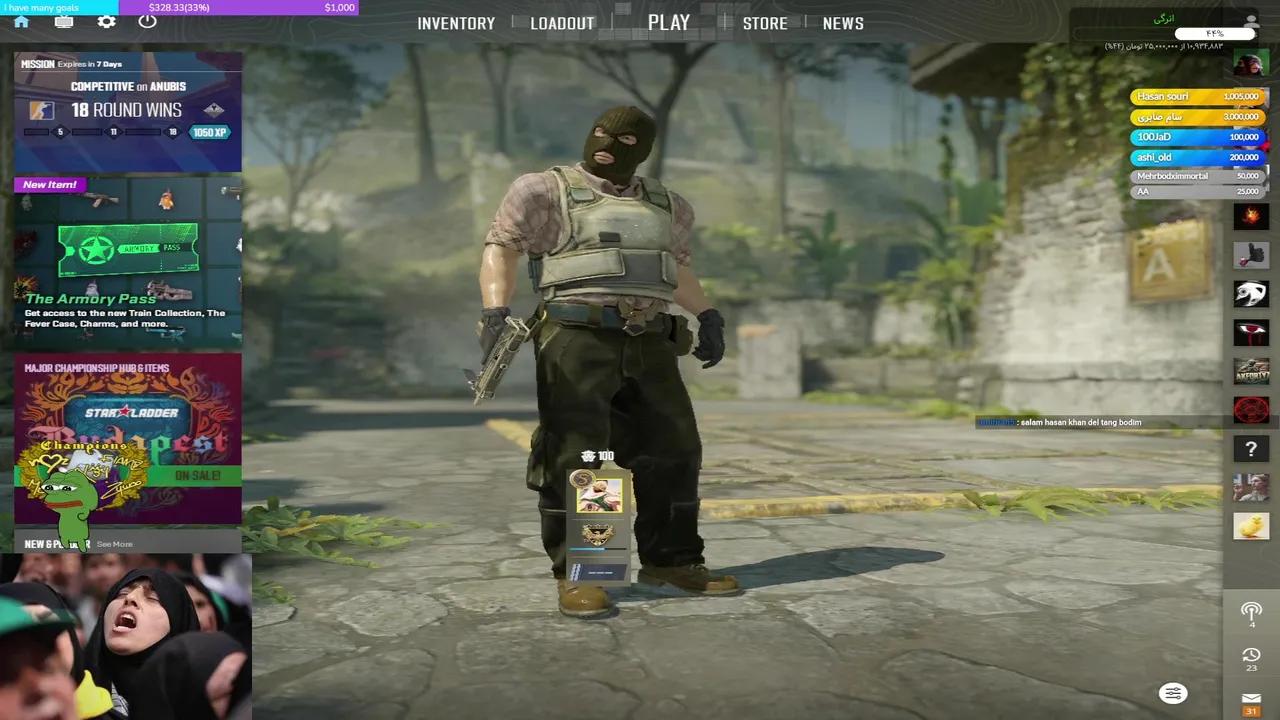This screenshot has width=1280, height=720.
Task: Click the power icon in the top-left overlay
Action: 148,21
